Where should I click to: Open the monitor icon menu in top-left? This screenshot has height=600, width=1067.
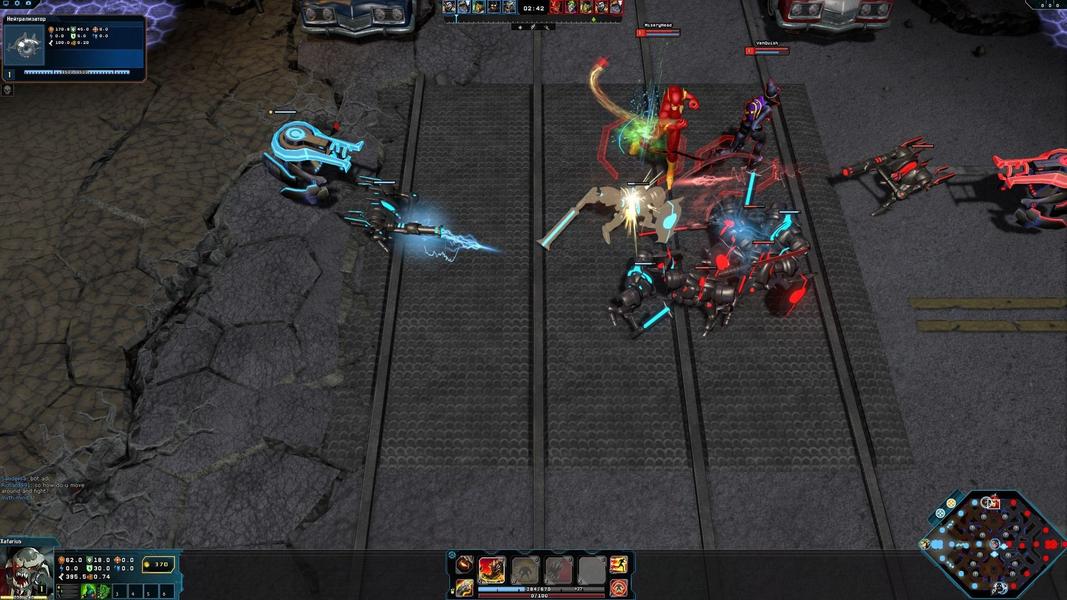(5, 4)
